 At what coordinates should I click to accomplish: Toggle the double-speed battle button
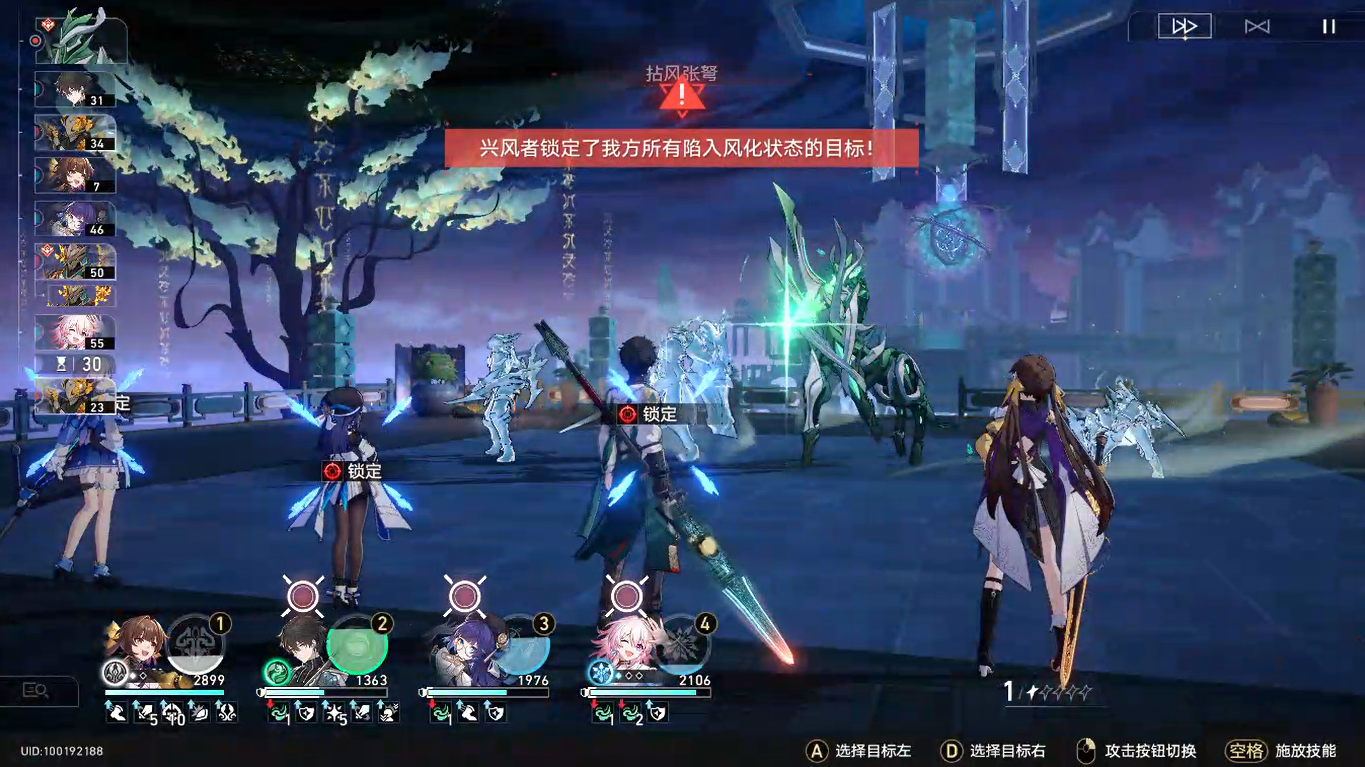click(1185, 27)
